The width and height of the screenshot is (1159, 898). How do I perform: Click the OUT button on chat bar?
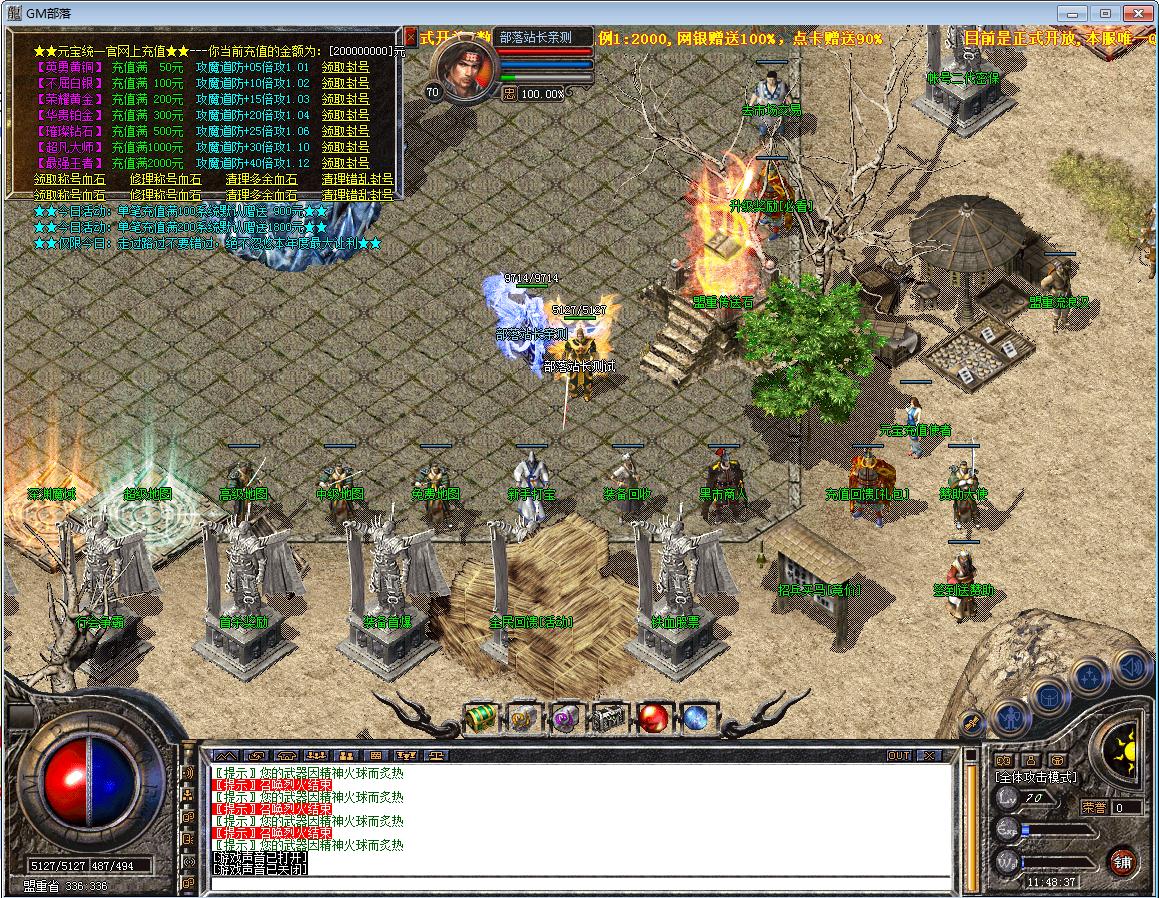pyautogui.click(x=899, y=756)
